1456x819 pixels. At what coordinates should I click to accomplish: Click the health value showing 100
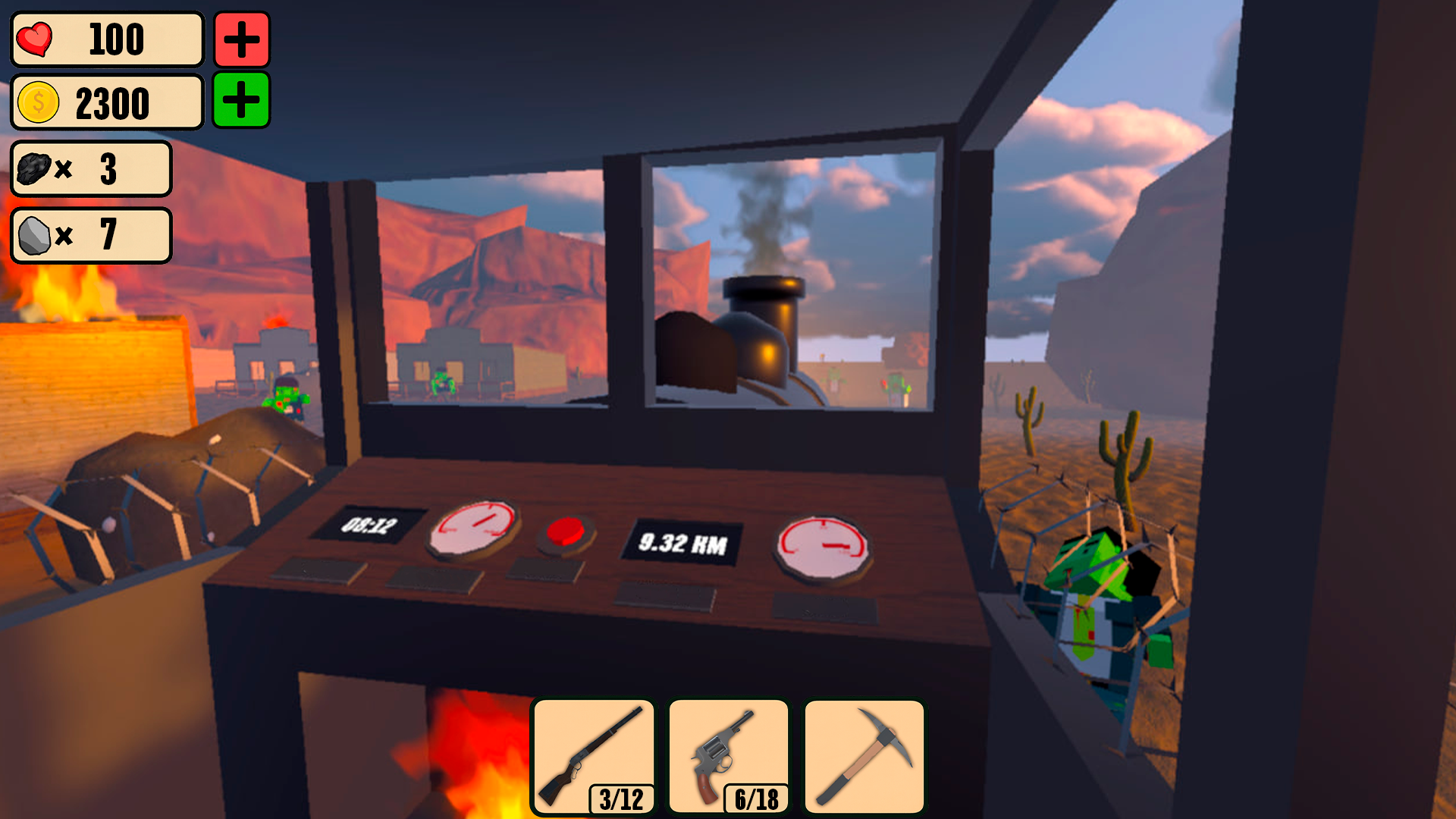pyautogui.click(x=118, y=39)
